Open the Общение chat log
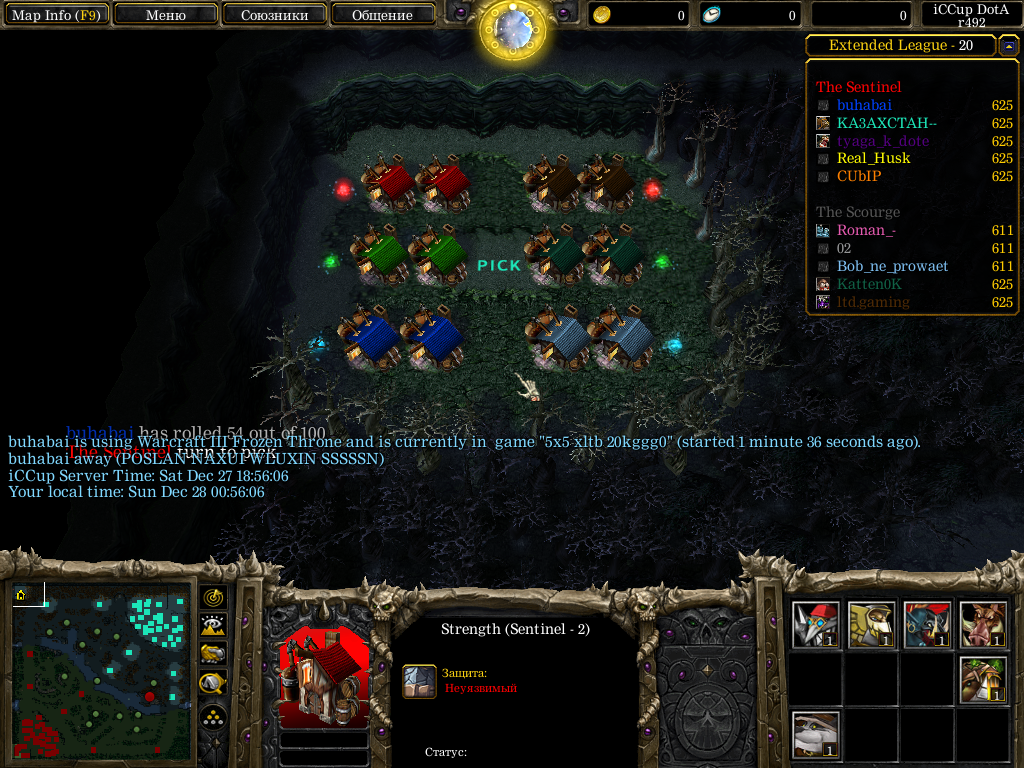The height and width of the screenshot is (768, 1024). click(x=382, y=15)
